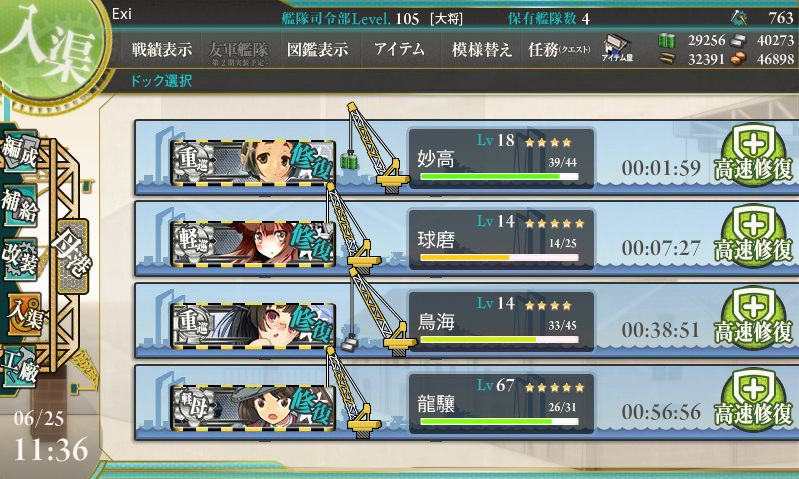Use 高速修復 on 鳥海

tap(756, 318)
